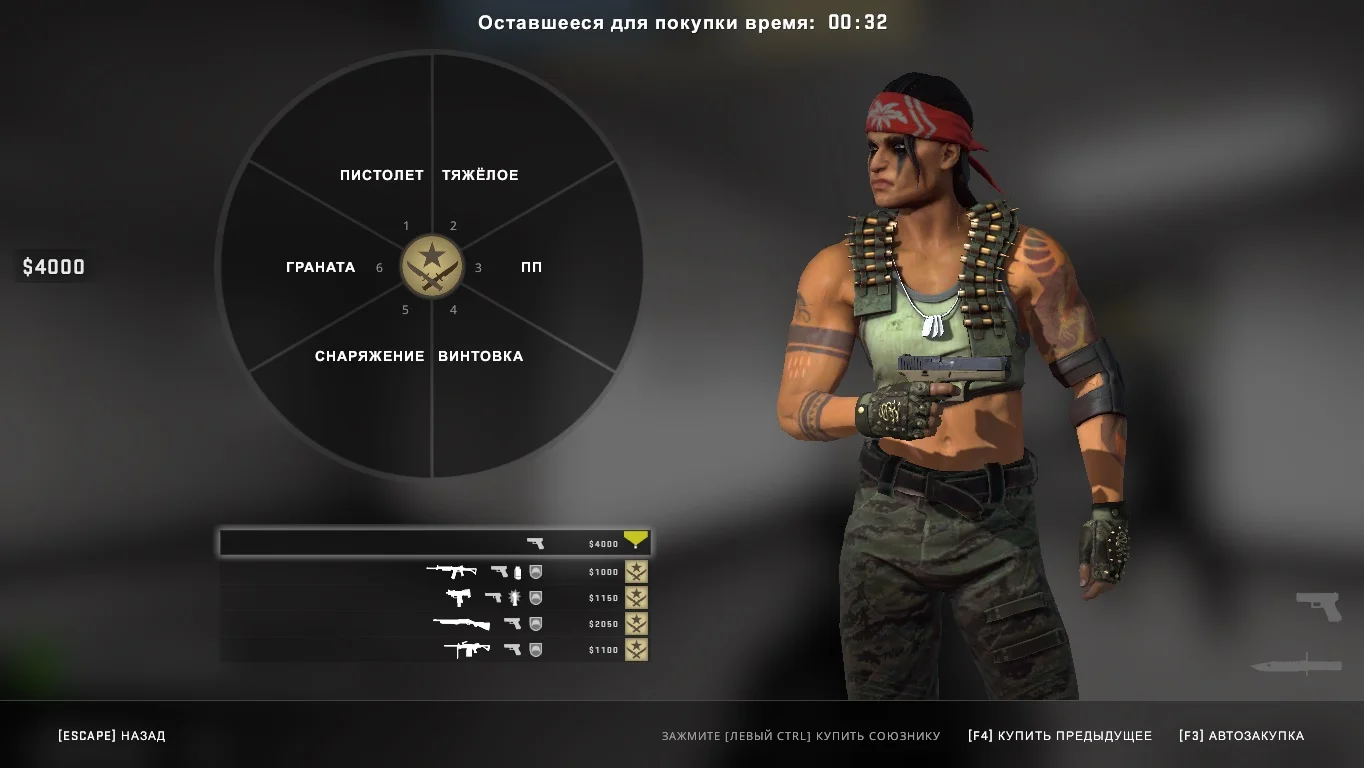Buy the $1000 rifle loadout preset
Viewport: 1364px width, 768px height.
[x=434, y=572]
